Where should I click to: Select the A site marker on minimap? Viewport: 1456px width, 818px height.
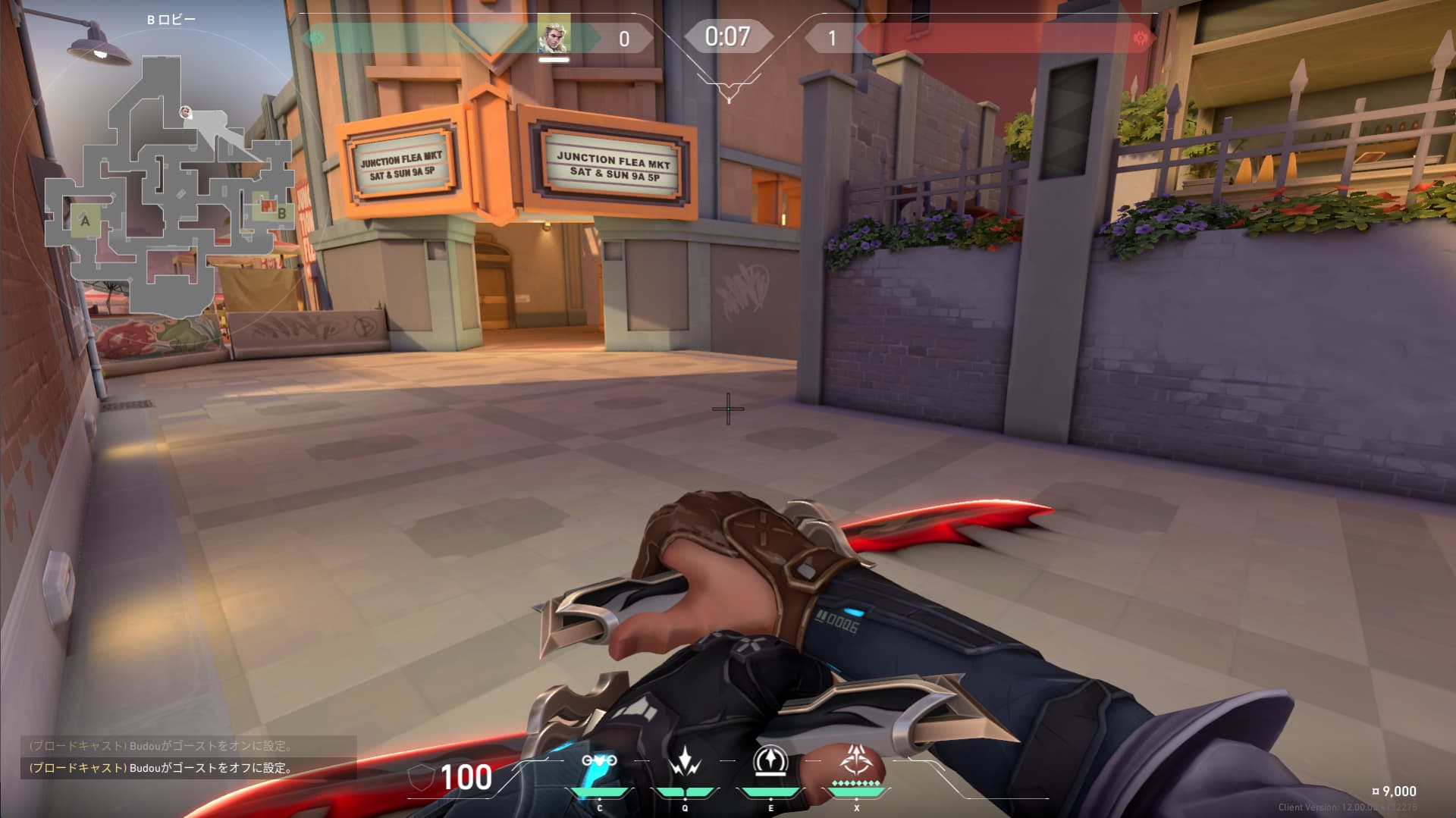click(85, 221)
